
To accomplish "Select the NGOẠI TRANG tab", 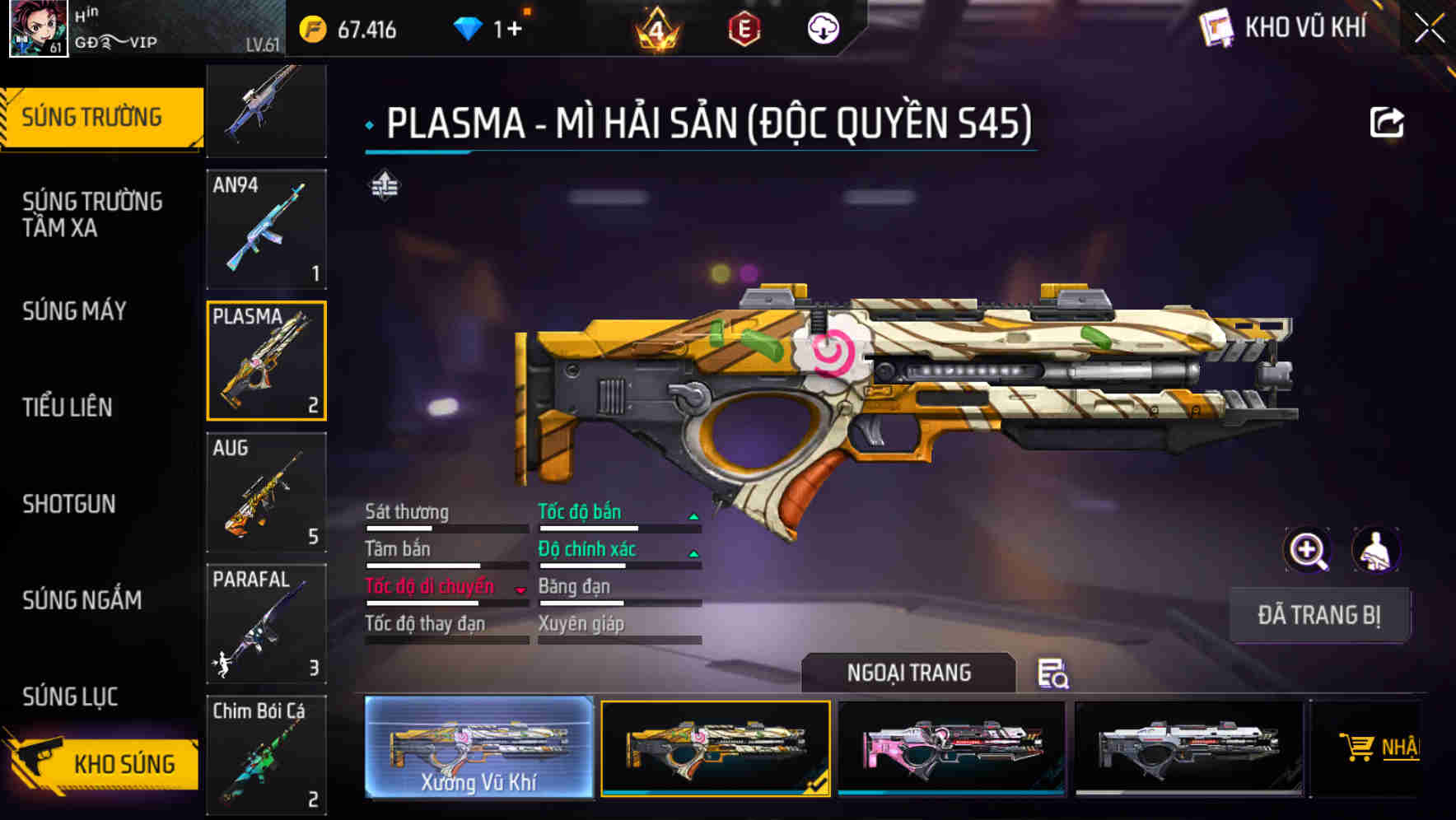I will (x=909, y=672).
